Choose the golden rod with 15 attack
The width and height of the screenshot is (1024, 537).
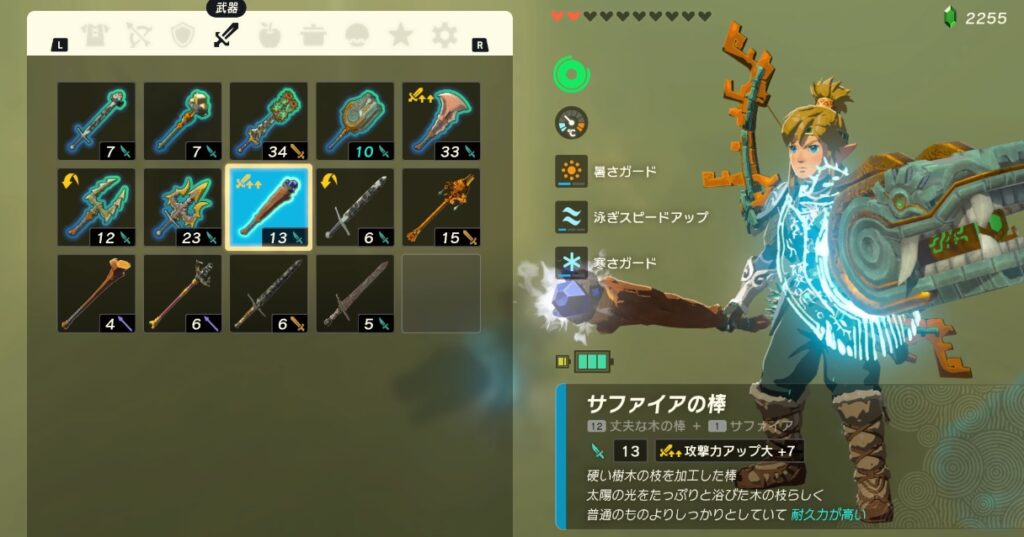[x=441, y=207]
